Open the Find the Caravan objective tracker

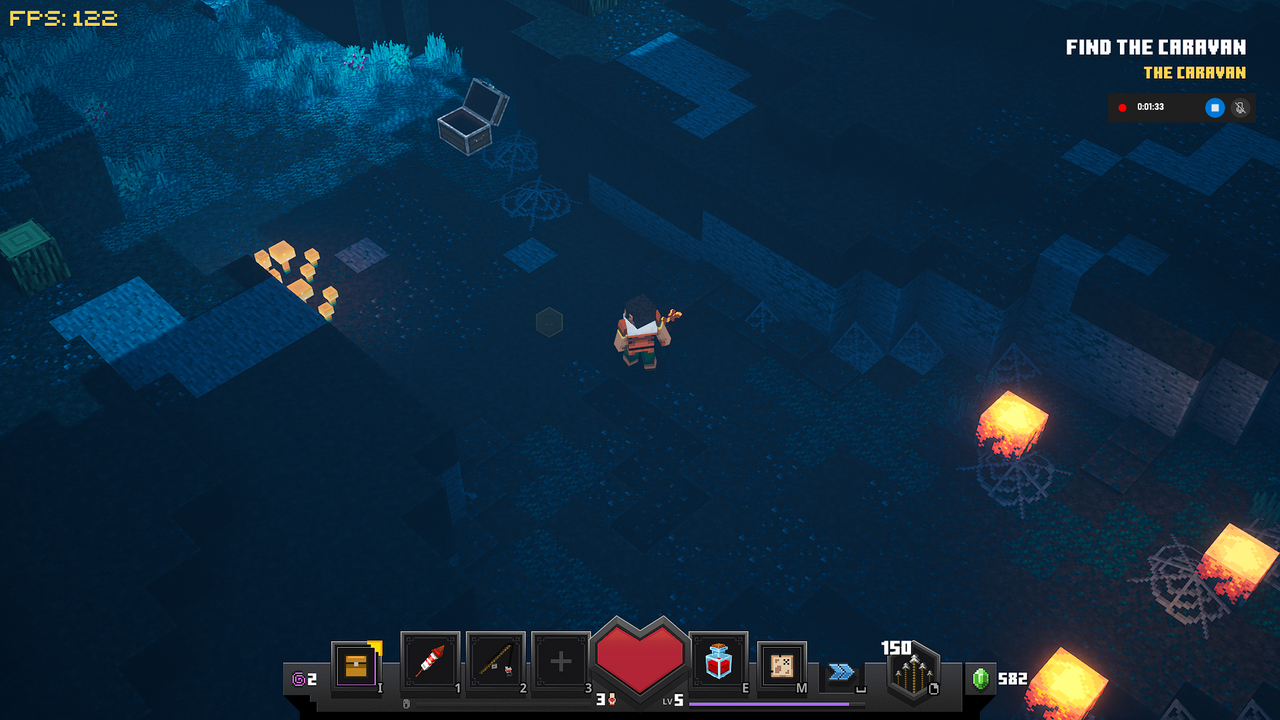pyautogui.click(x=1155, y=48)
